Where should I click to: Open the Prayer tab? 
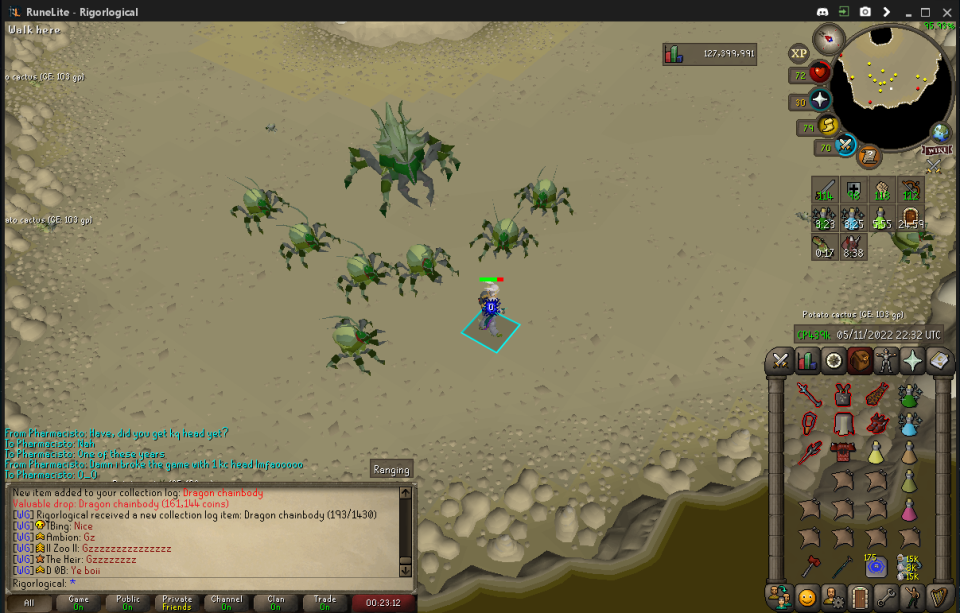912,361
